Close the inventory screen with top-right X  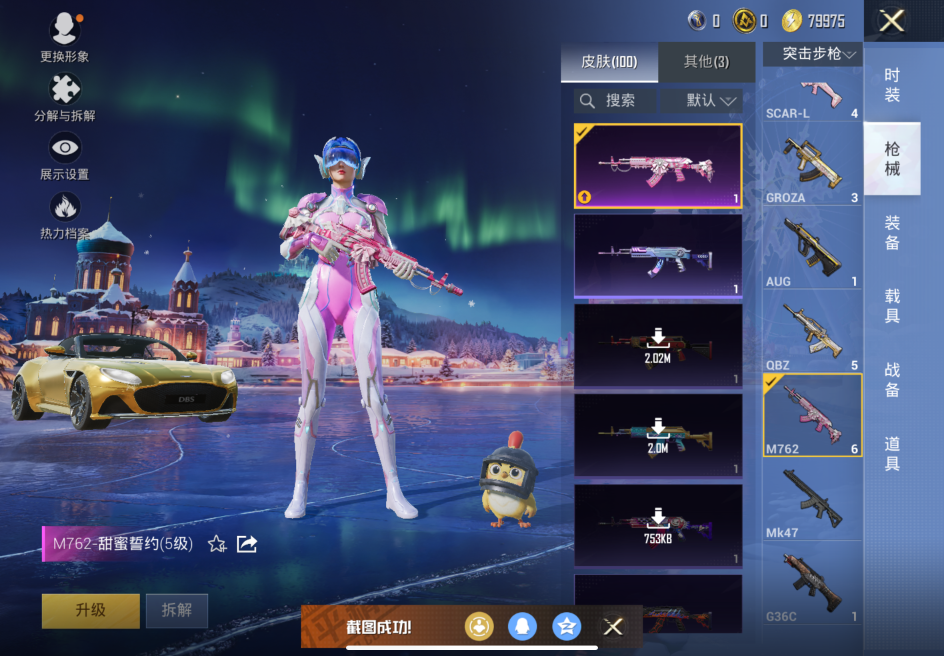[891, 20]
